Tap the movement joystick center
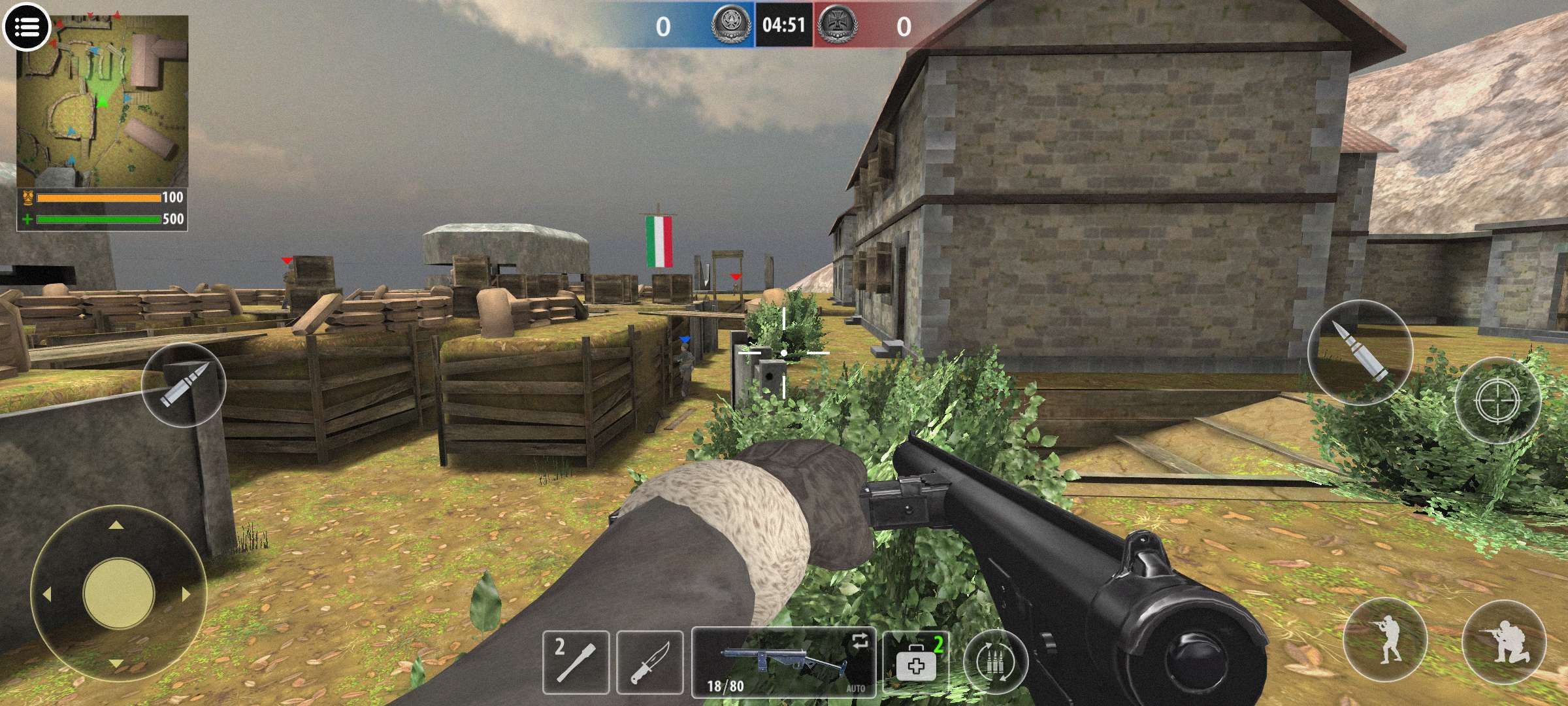1568x706 pixels. tap(118, 594)
